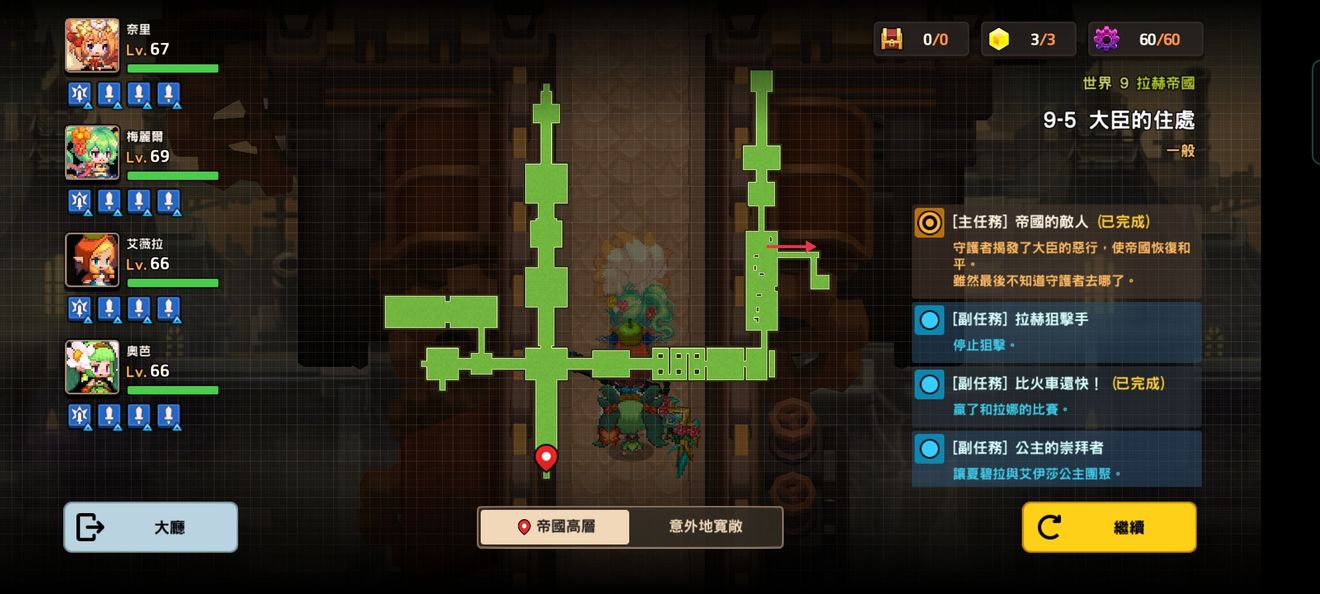Image resolution: width=1320 pixels, height=594 pixels.
Task: Open the main quest 帝國的敵人 entry
Action: coord(1057,250)
